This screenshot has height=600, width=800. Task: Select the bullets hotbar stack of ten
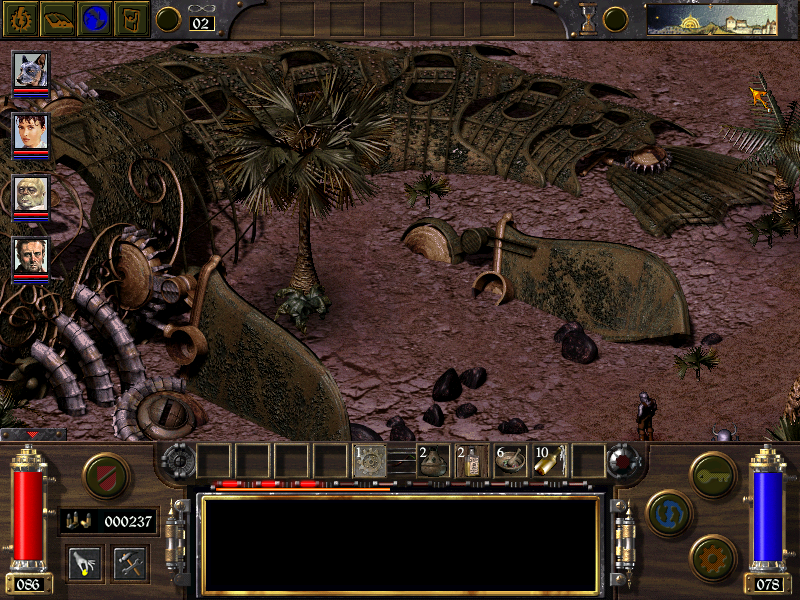point(549,460)
